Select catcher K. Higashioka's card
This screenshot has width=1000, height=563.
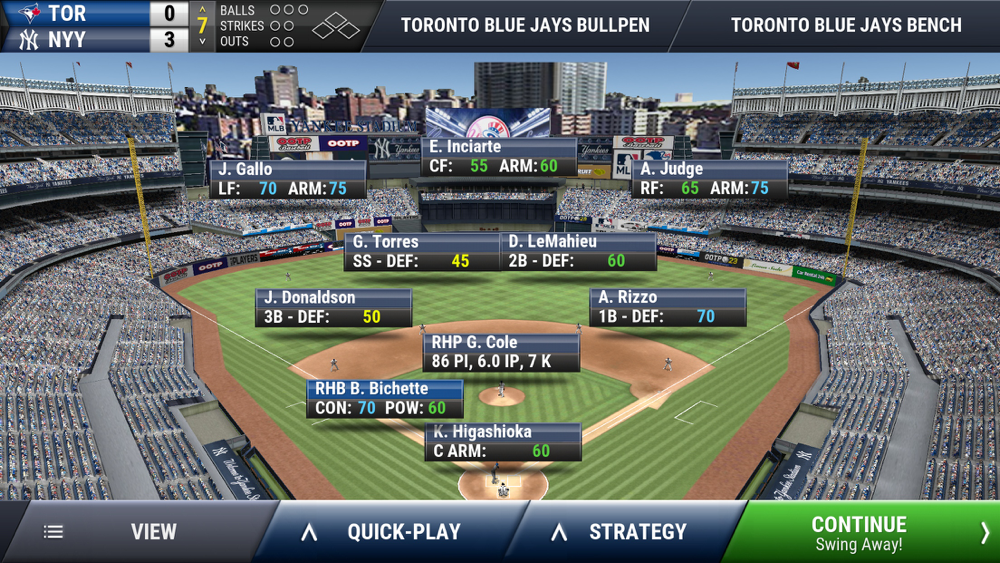(504, 442)
